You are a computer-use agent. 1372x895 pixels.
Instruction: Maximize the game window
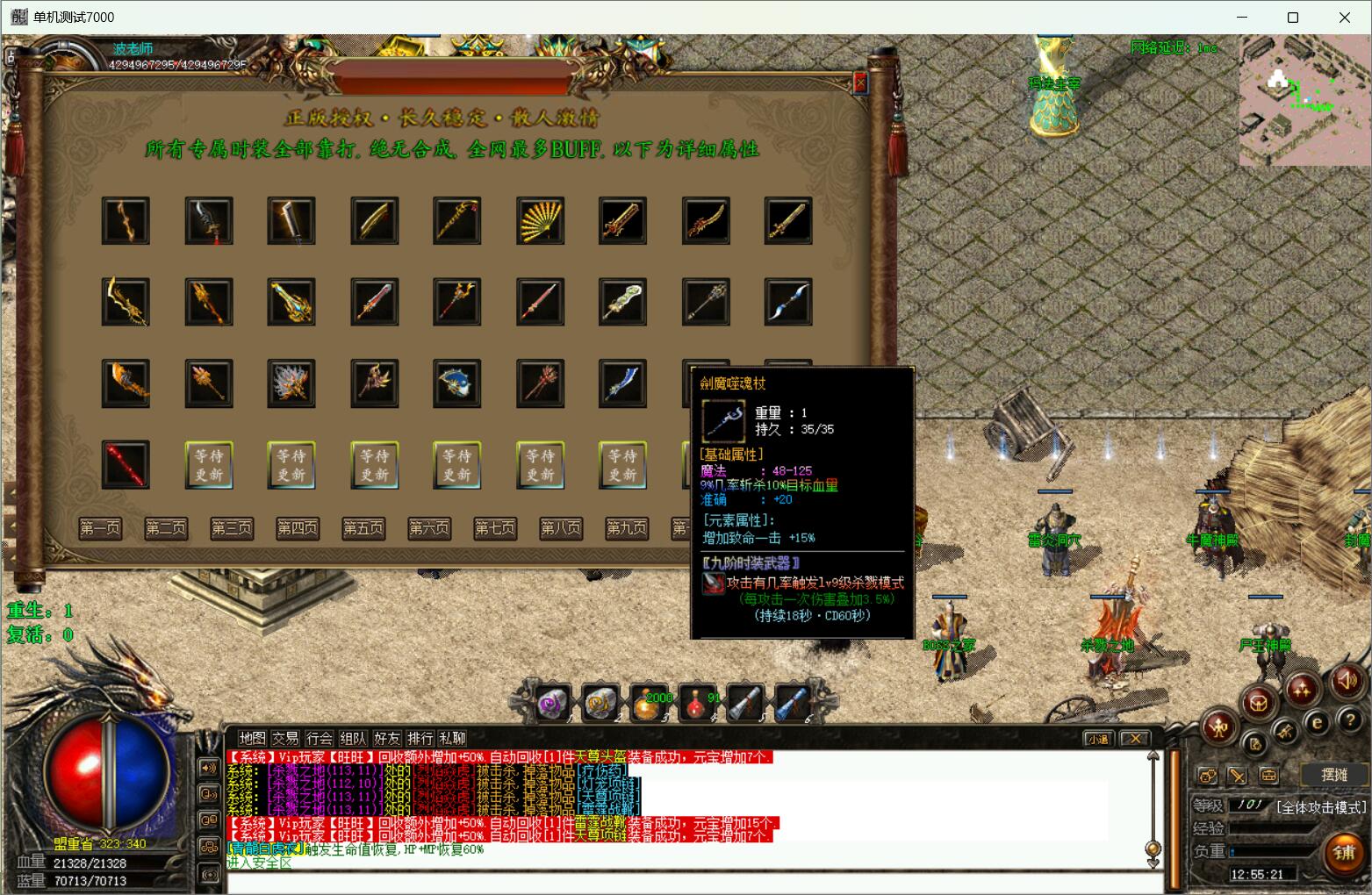1292,18
